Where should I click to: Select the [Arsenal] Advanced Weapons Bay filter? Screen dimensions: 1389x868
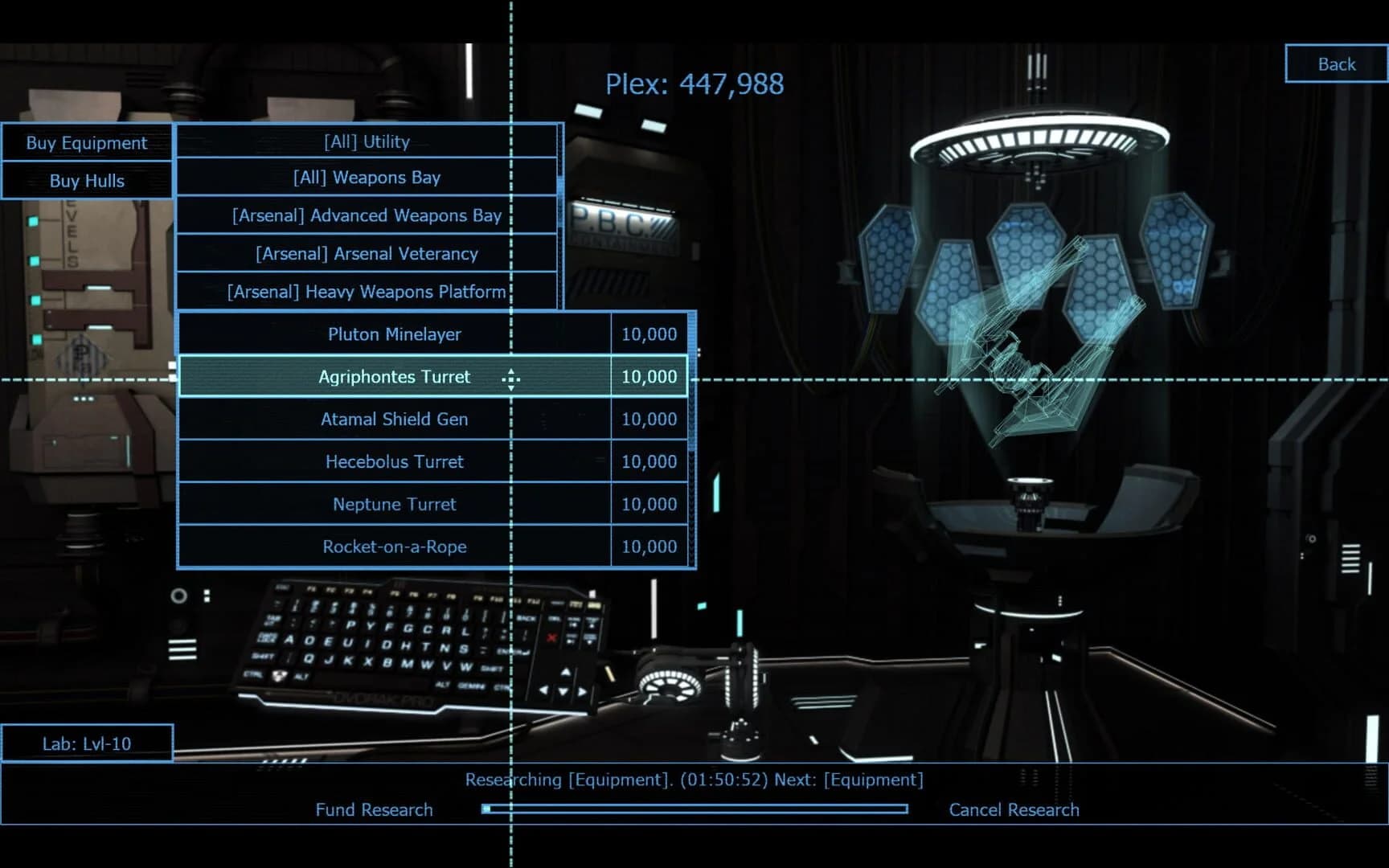pyautogui.click(x=366, y=215)
